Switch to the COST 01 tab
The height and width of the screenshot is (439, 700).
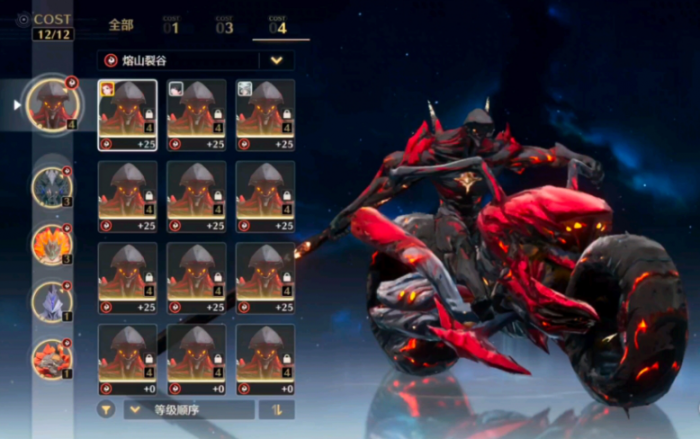coord(172,26)
